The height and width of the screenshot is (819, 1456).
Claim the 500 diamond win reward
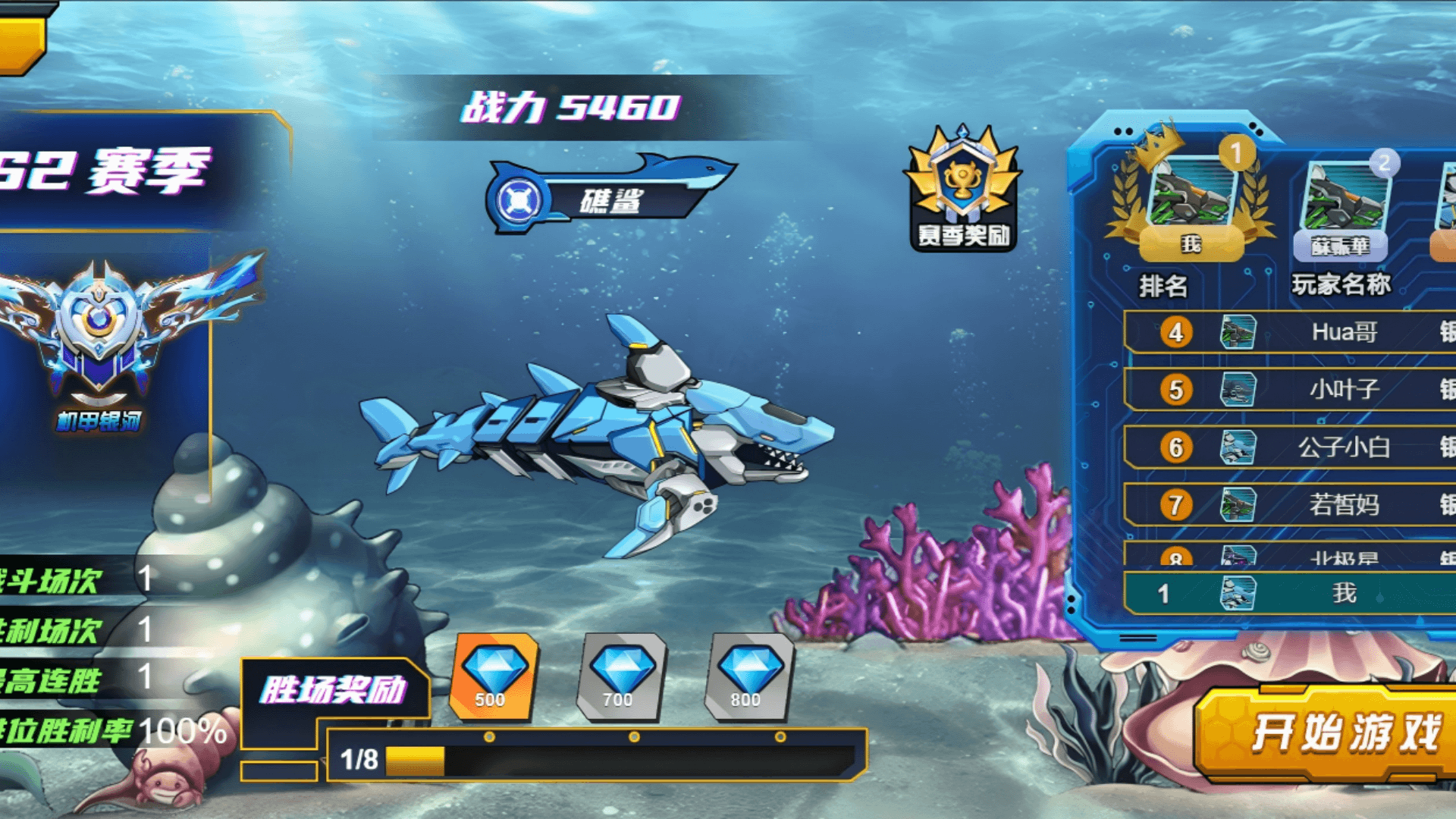(493, 676)
